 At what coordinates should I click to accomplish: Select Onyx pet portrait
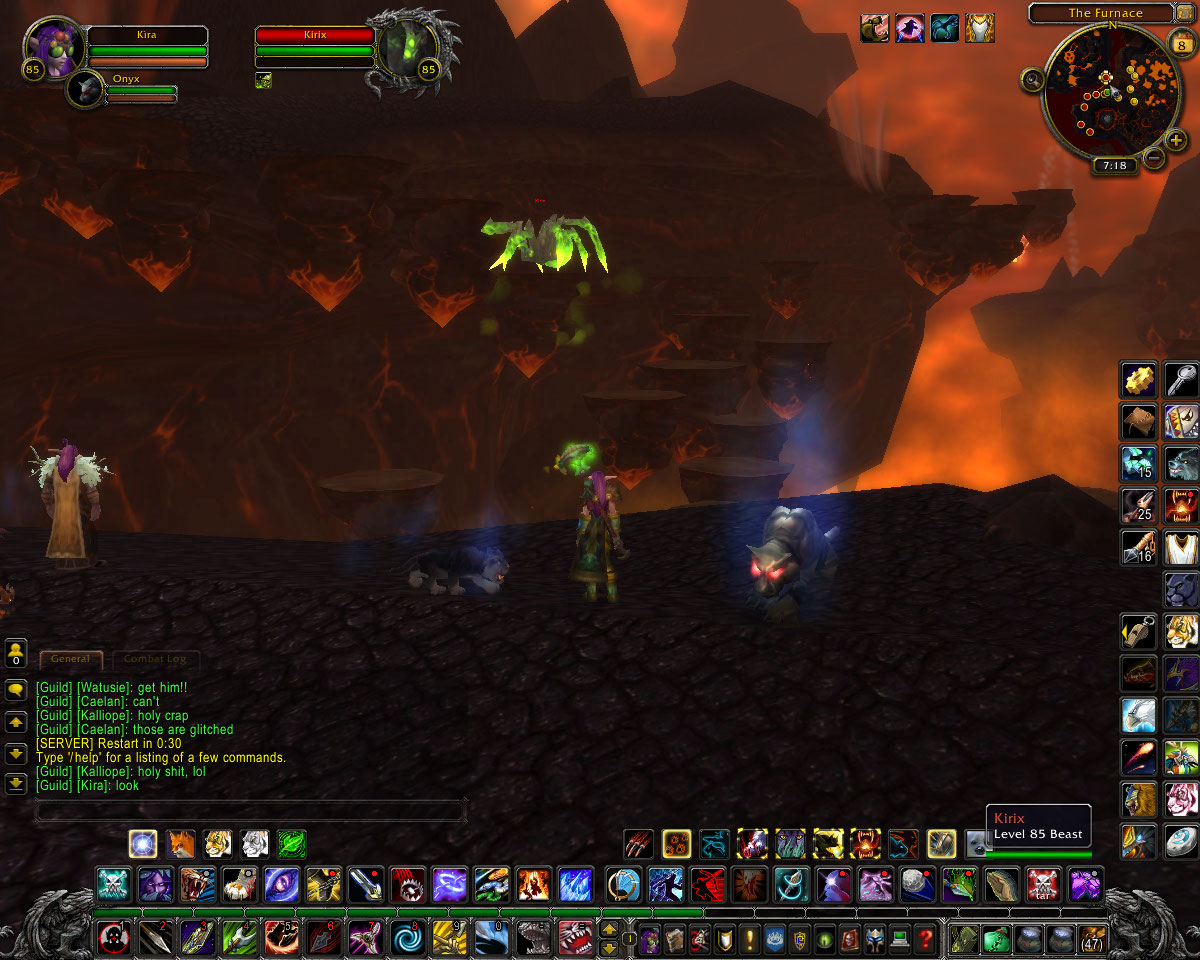click(88, 92)
